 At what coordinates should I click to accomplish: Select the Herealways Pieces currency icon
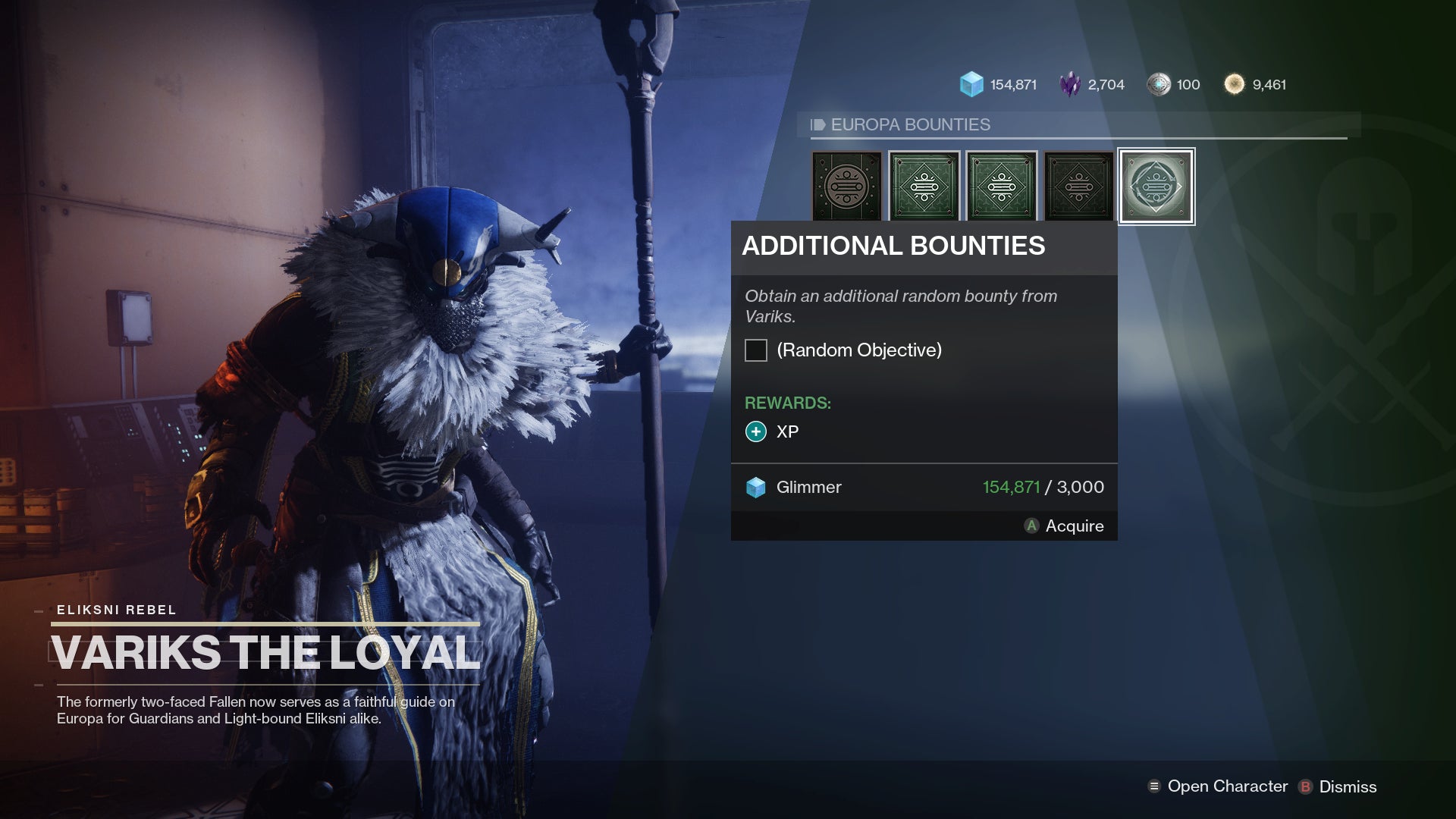click(1159, 83)
